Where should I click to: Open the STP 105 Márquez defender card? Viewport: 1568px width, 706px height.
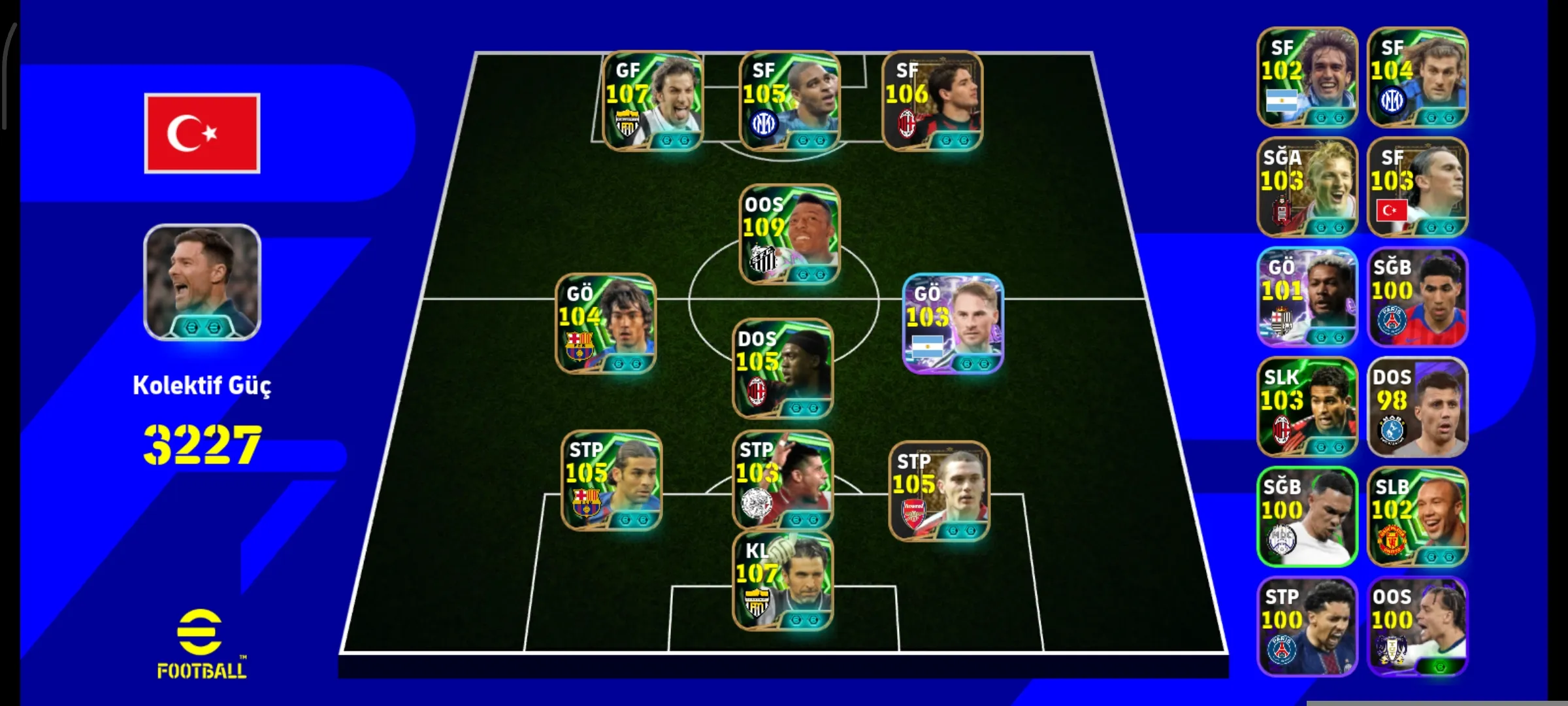[611, 480]
